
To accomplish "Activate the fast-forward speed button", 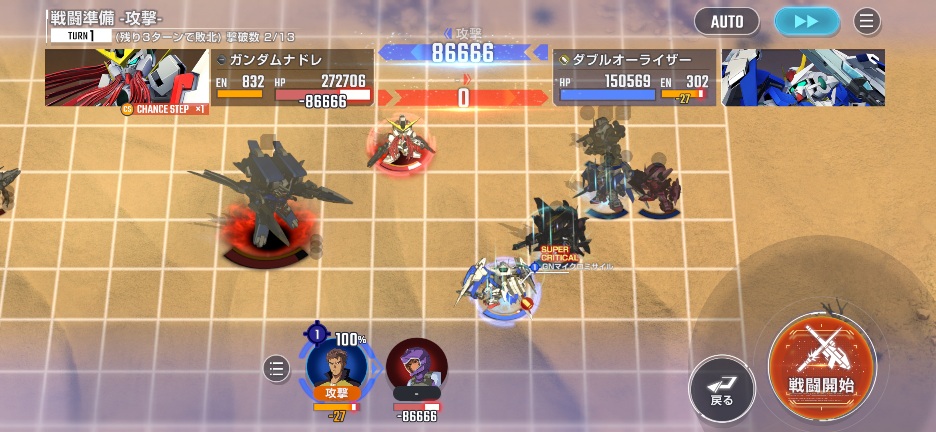I will click(807, 21).
